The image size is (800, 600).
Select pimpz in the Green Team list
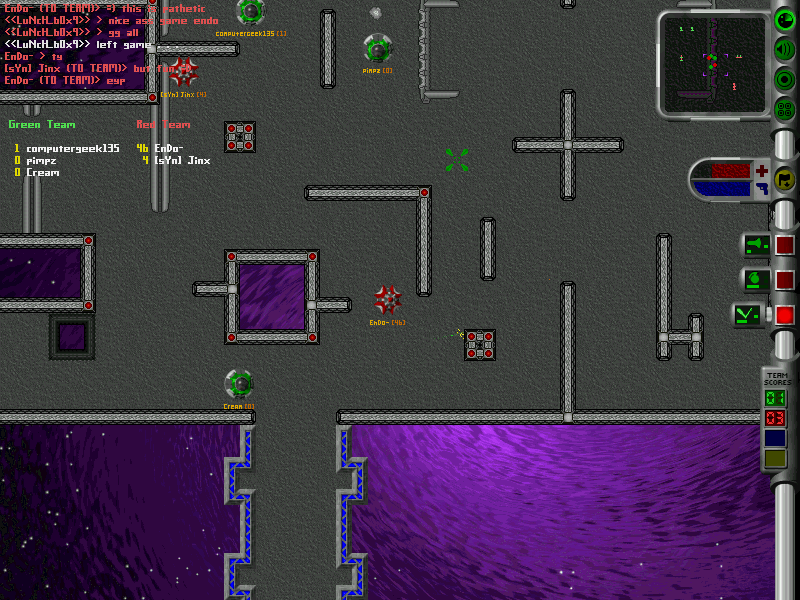(x=41, y=160)
